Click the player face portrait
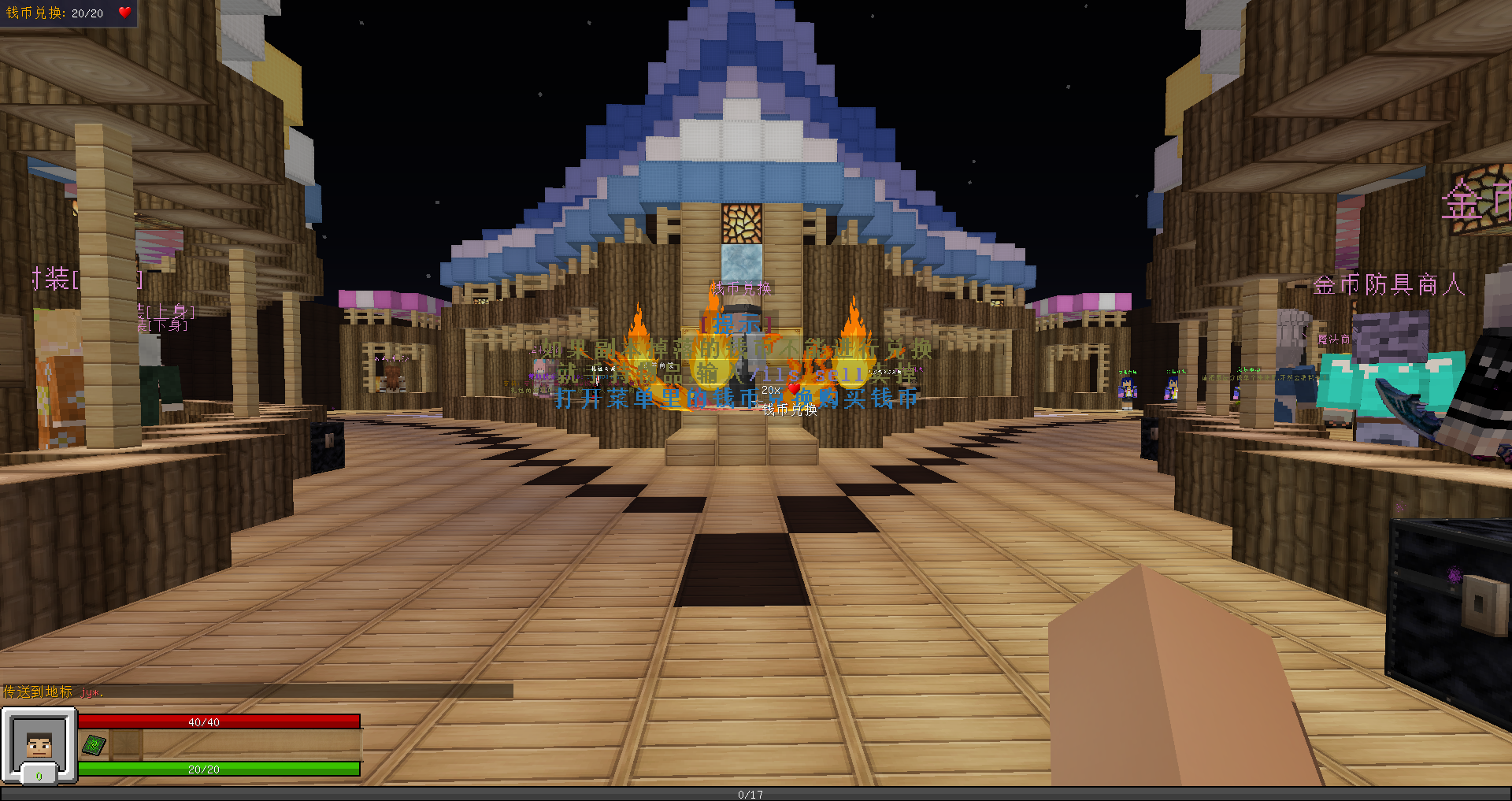The width and height of the screenshot is (1512, 801). (39, 744)
